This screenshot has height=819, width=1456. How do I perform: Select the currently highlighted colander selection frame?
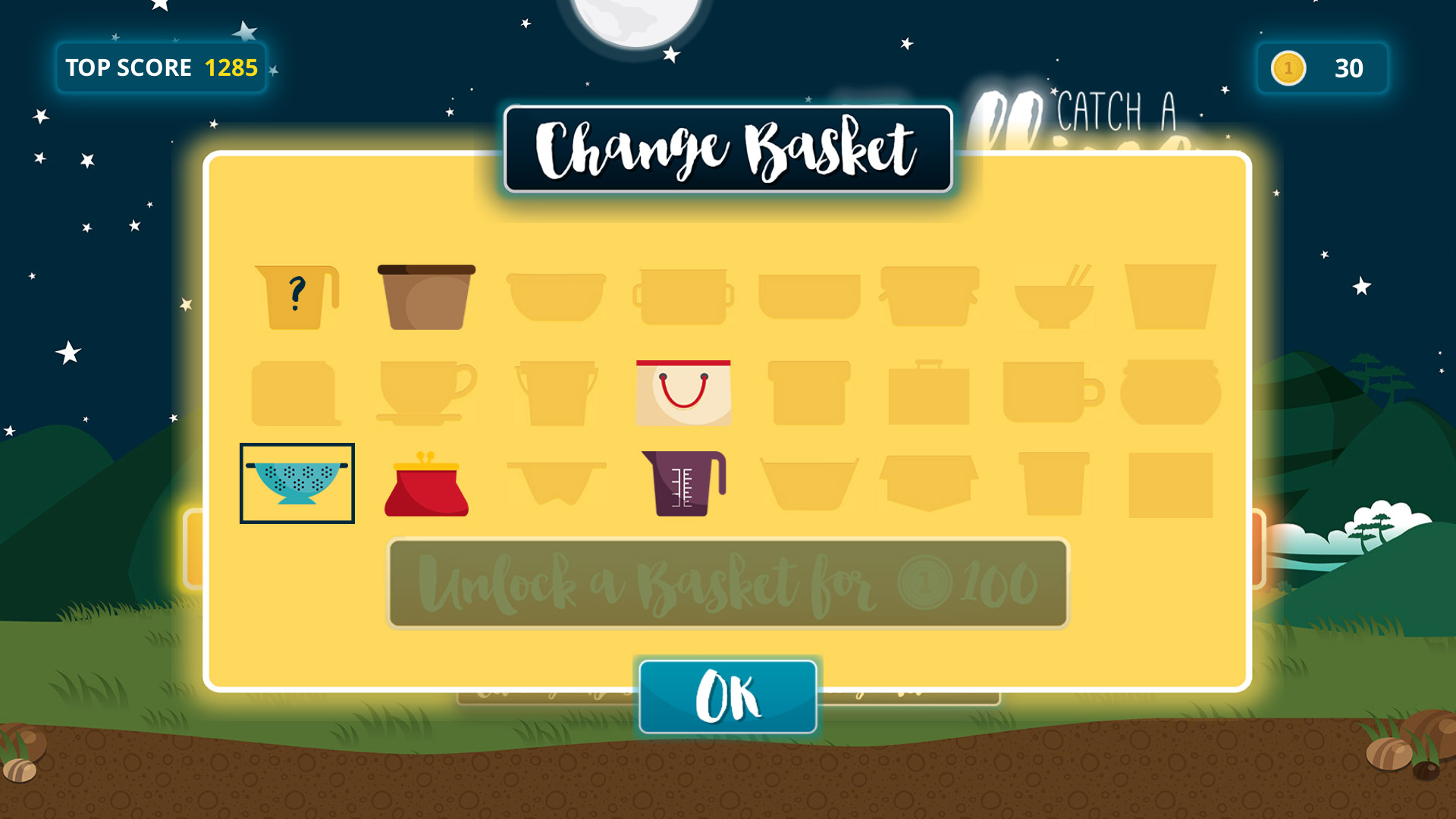click(297, 482)
